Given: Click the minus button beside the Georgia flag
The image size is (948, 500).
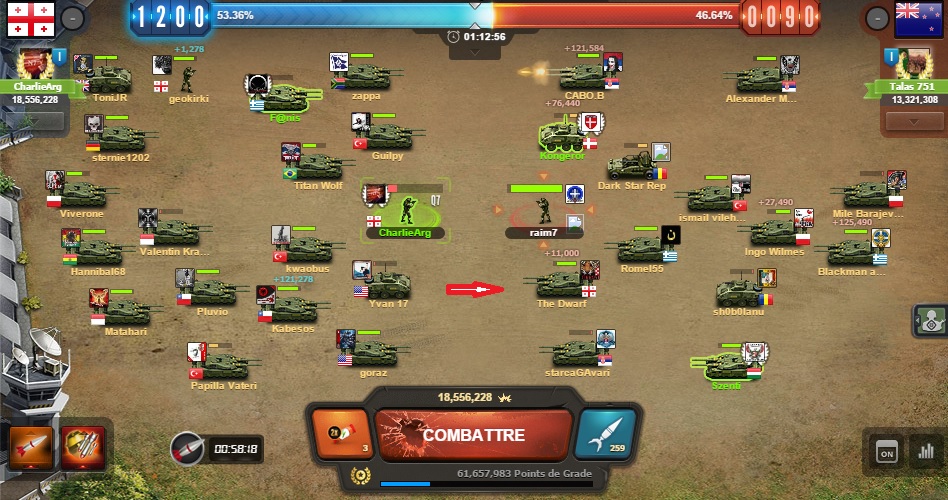Looking at the screenshot, I should coord(72,17).
